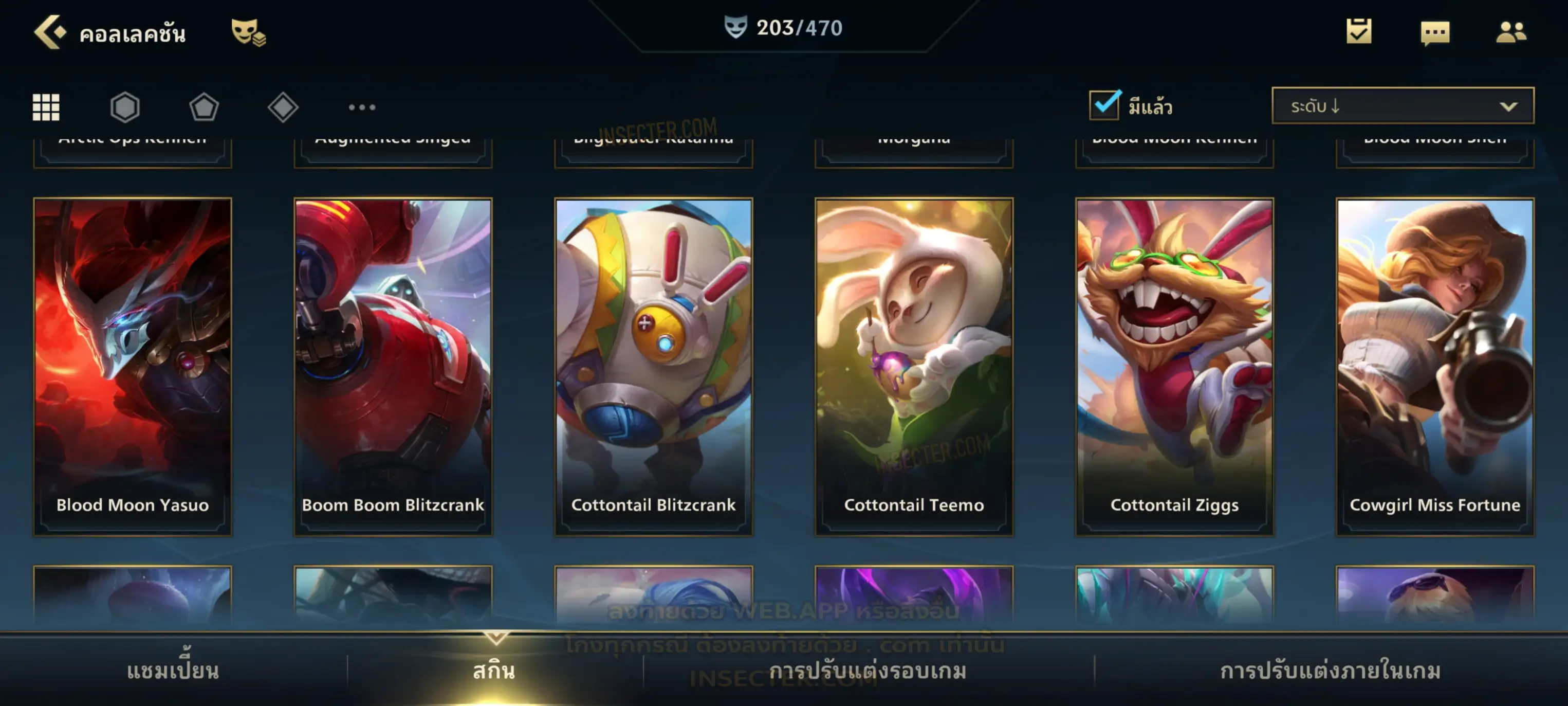The height and width of the screenshot is (706, 1568).
Task: Open the mask and coins skin shop icon
Action: (x=248, y=32)
